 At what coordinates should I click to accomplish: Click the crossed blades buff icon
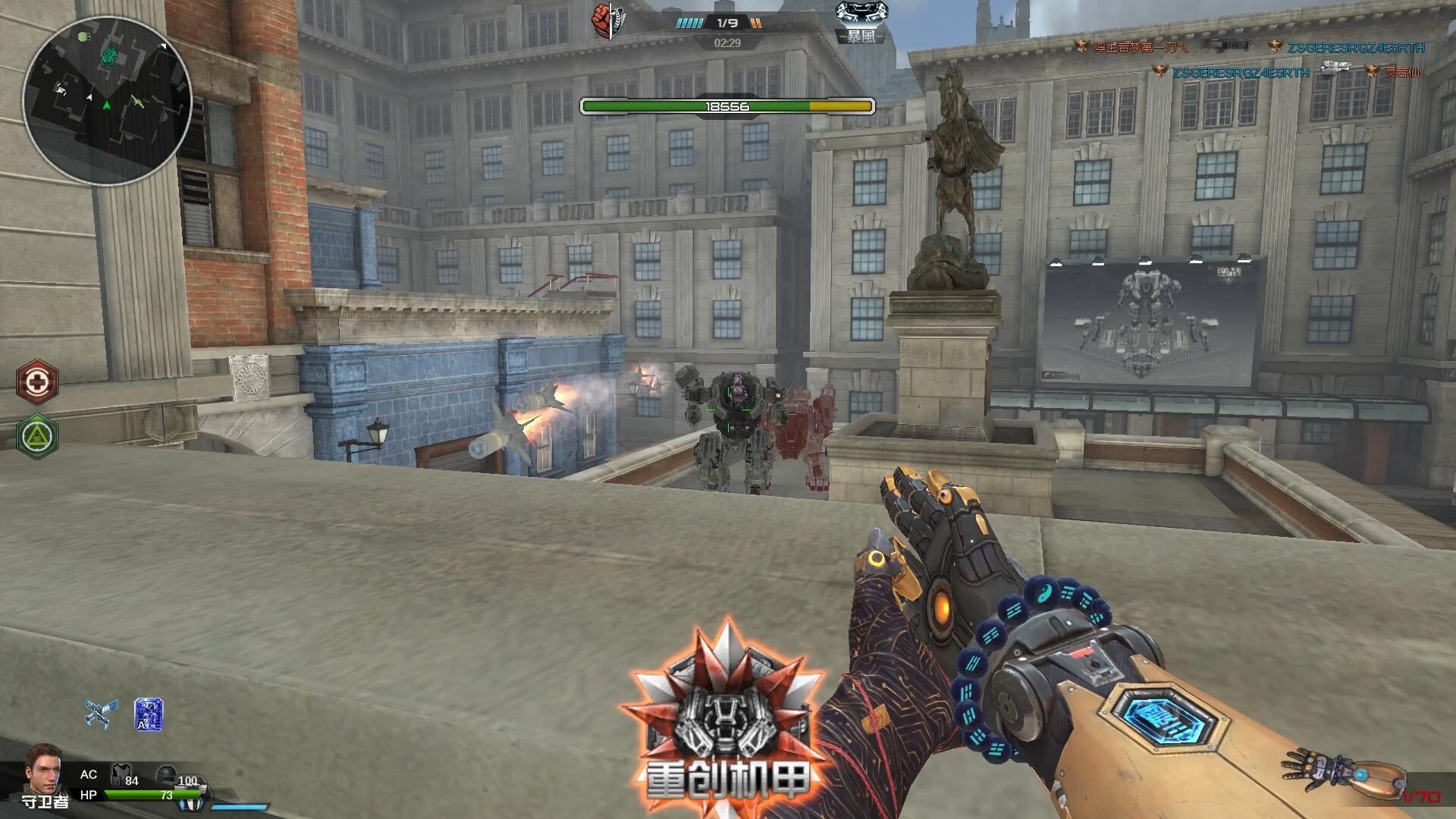[x=101, y=714]
